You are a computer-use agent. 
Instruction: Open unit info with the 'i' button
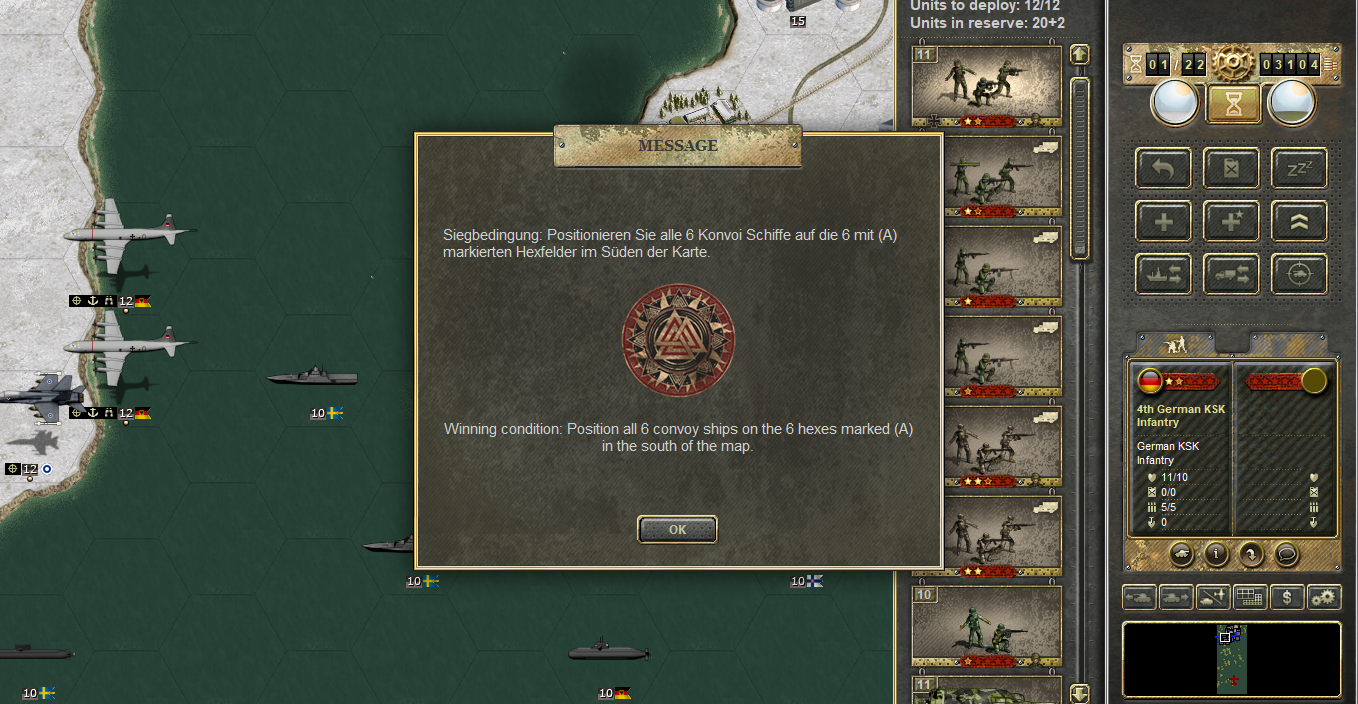click(x=1215, y=552)
